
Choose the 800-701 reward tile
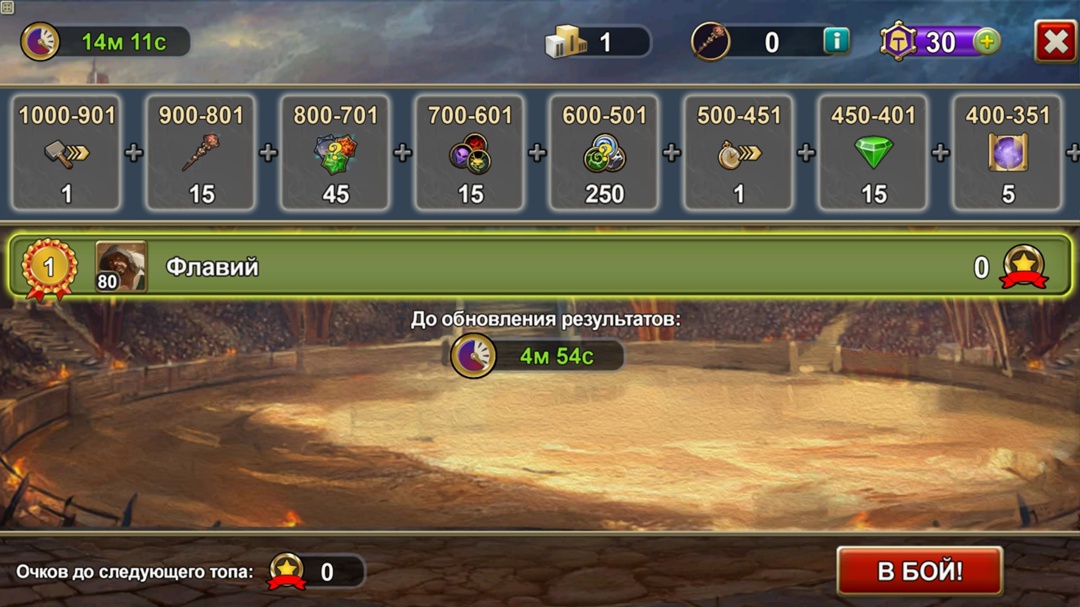click(336, 153)
